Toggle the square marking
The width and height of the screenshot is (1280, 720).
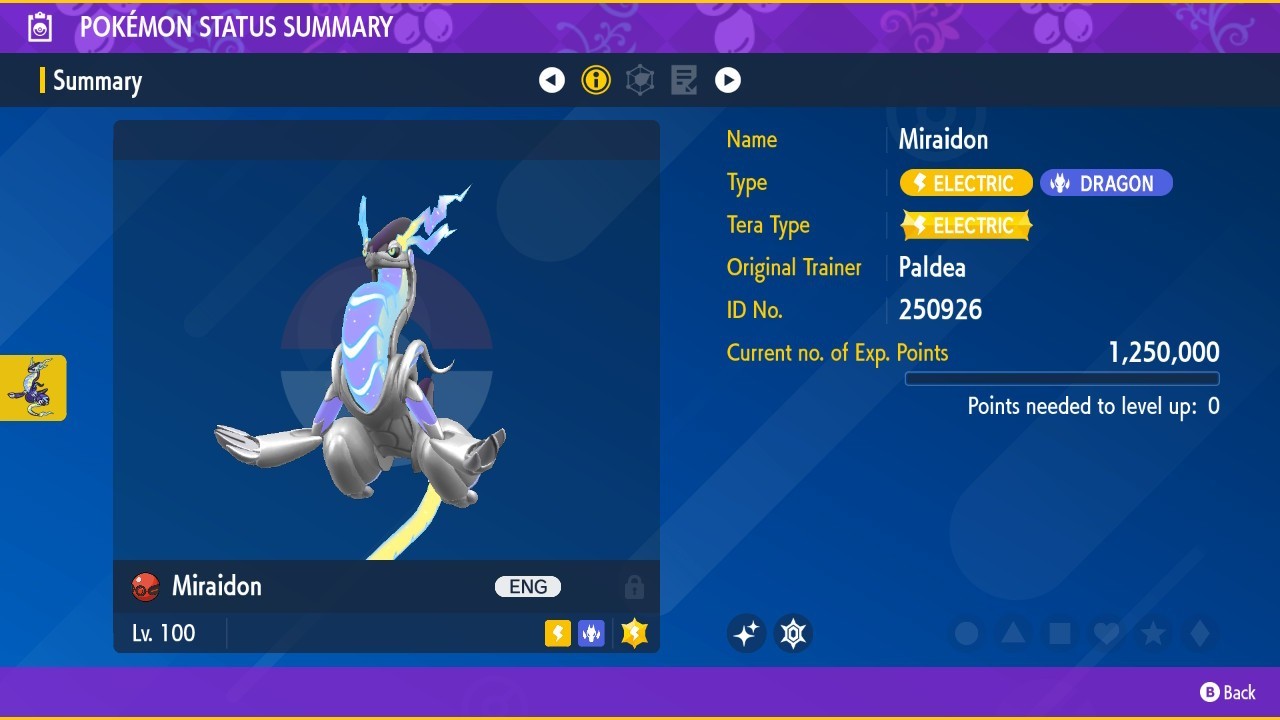(x=1060, y=633)
